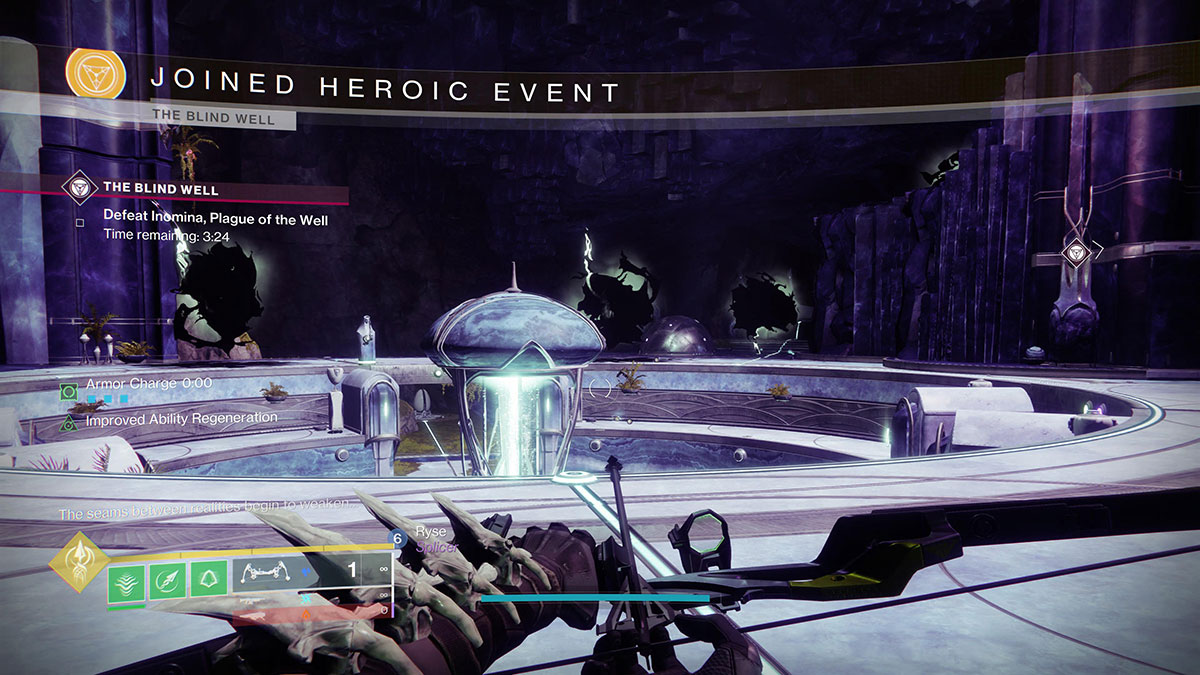The image size is (1200, 675).
Task: Open The Blind Well objective tracker
Action: click(160, 188)
